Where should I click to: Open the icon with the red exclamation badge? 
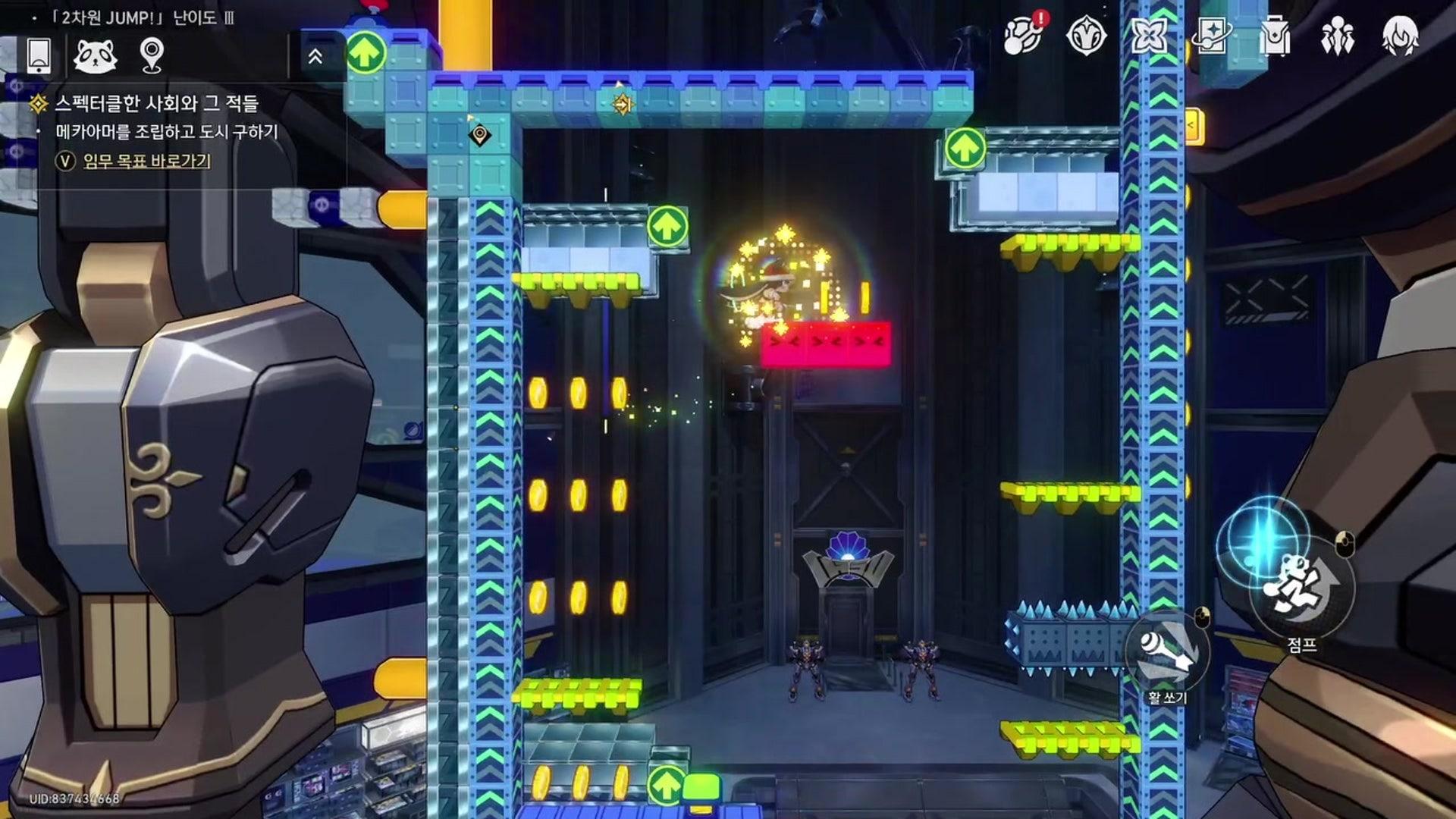click(1024, 35)
